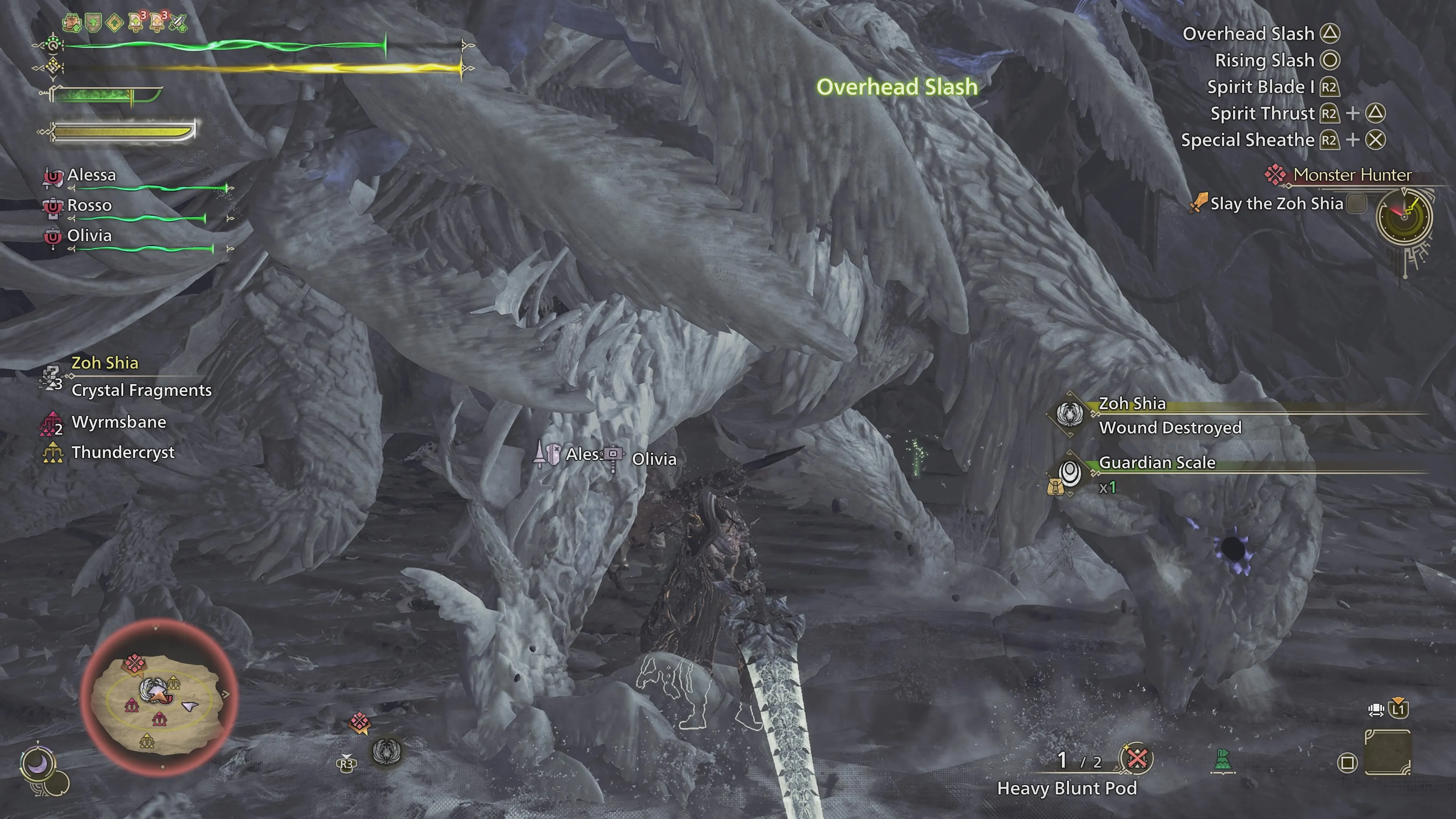Screen dimensions: 1456x819
Task: Select the Heavy Blunt Pod slinger ammo
Action: coord(1067,788)
